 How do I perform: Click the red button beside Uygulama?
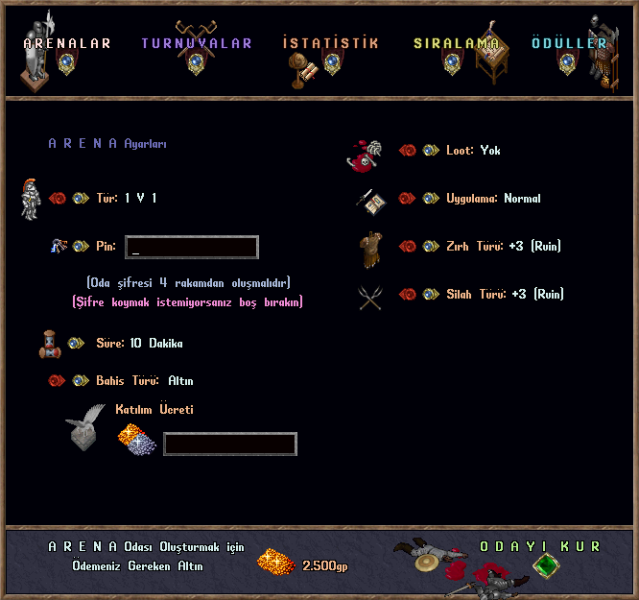[x=408, y=199]
